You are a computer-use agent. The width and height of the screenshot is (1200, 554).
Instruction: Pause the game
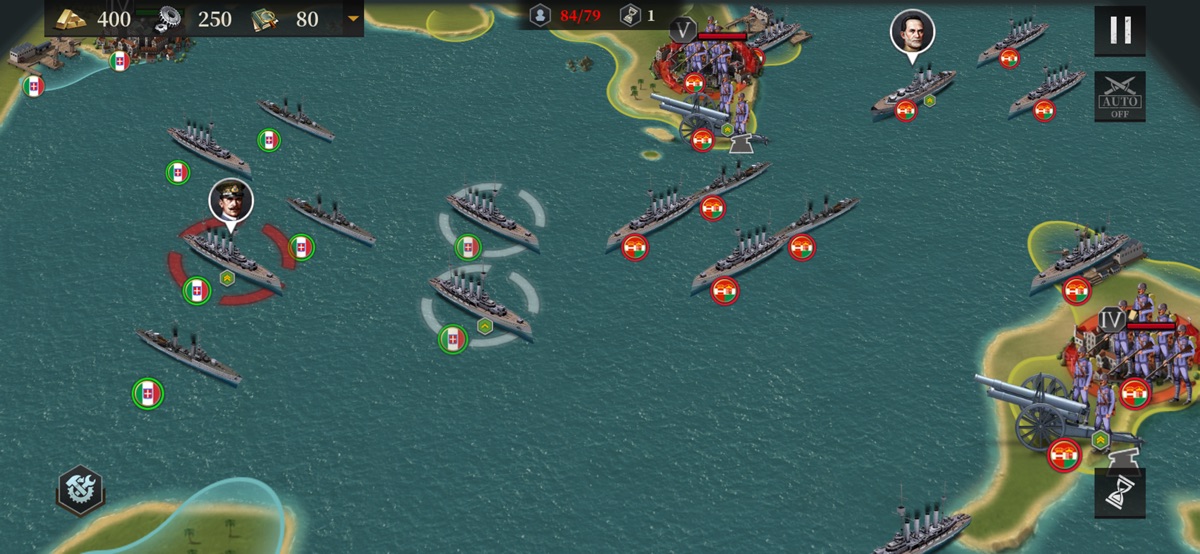pos(1120,31)
